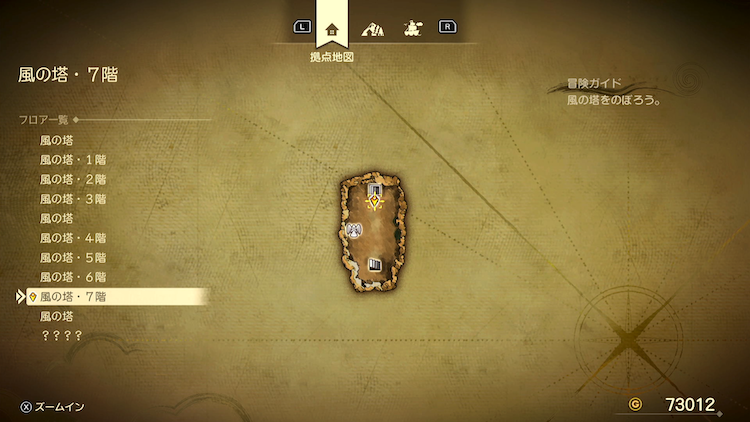Choose 風の塔・1階 in the floor list

(x=73, y=160)
